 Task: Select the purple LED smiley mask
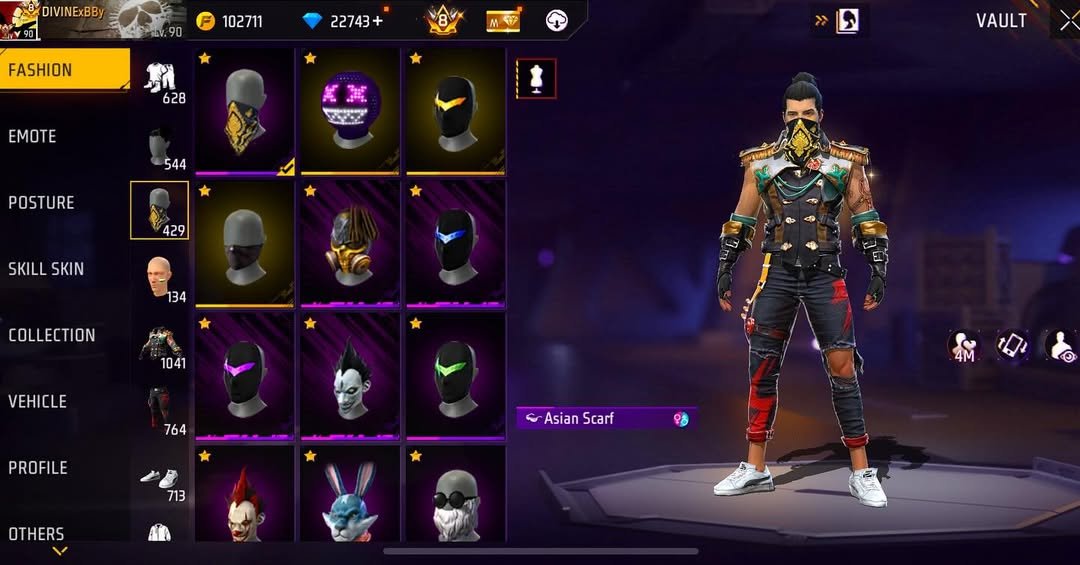click(350, 110)
